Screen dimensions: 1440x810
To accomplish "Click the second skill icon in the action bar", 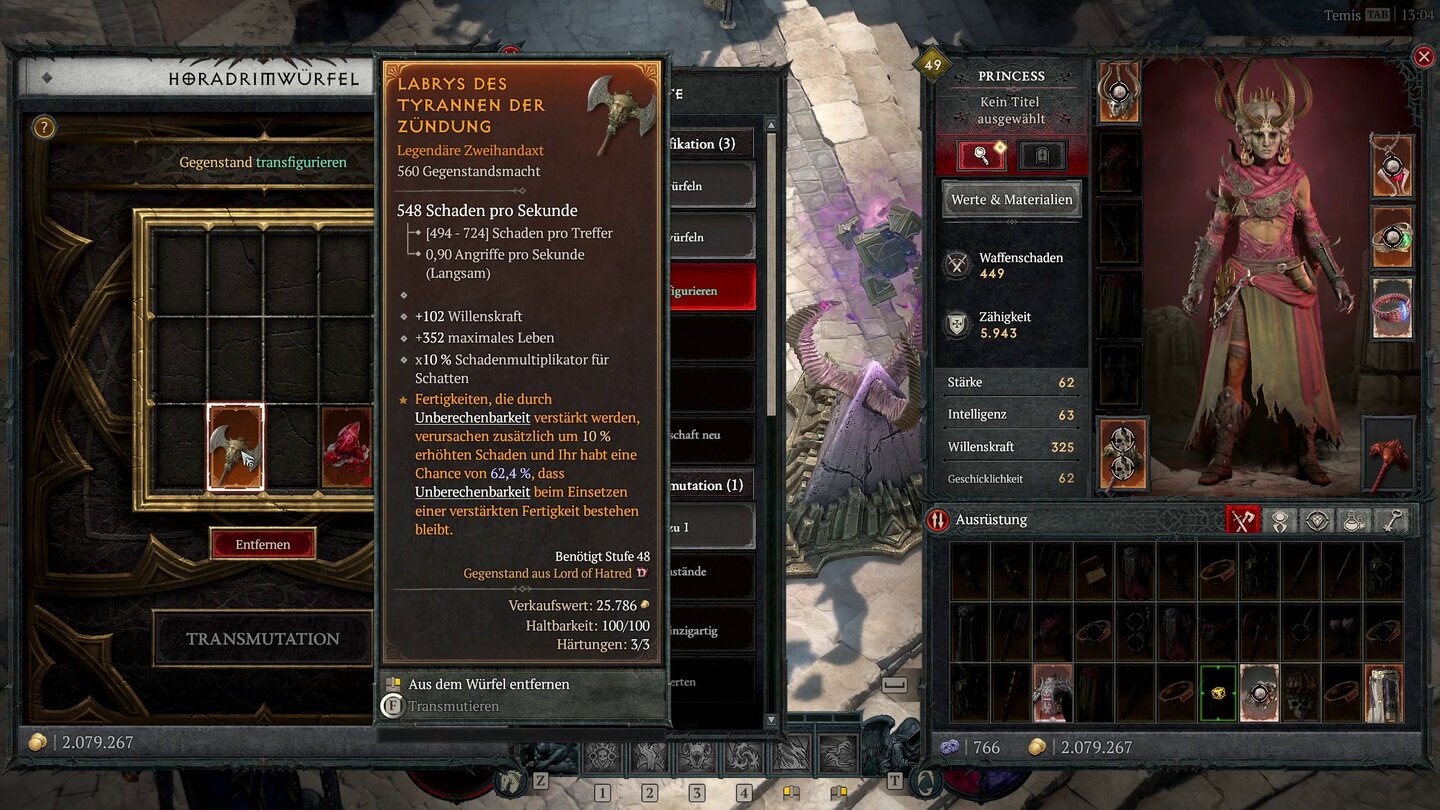I will (648, 757).
